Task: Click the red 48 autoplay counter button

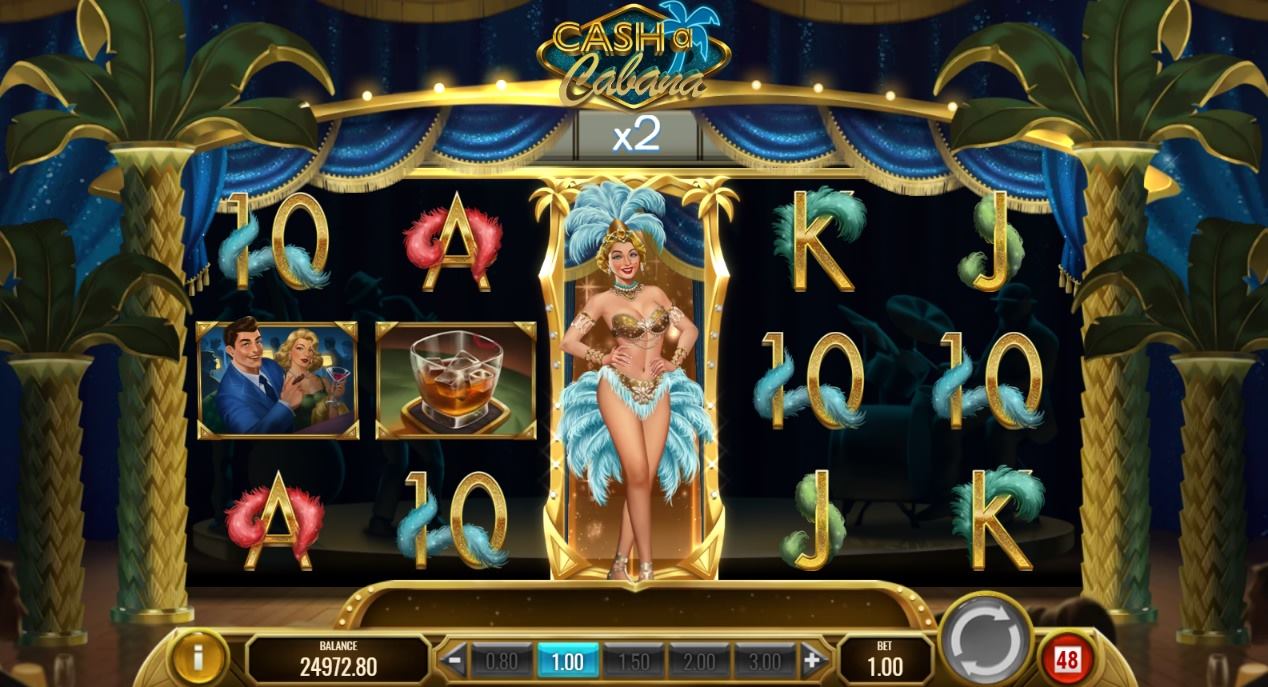Action: (1065, 659)
